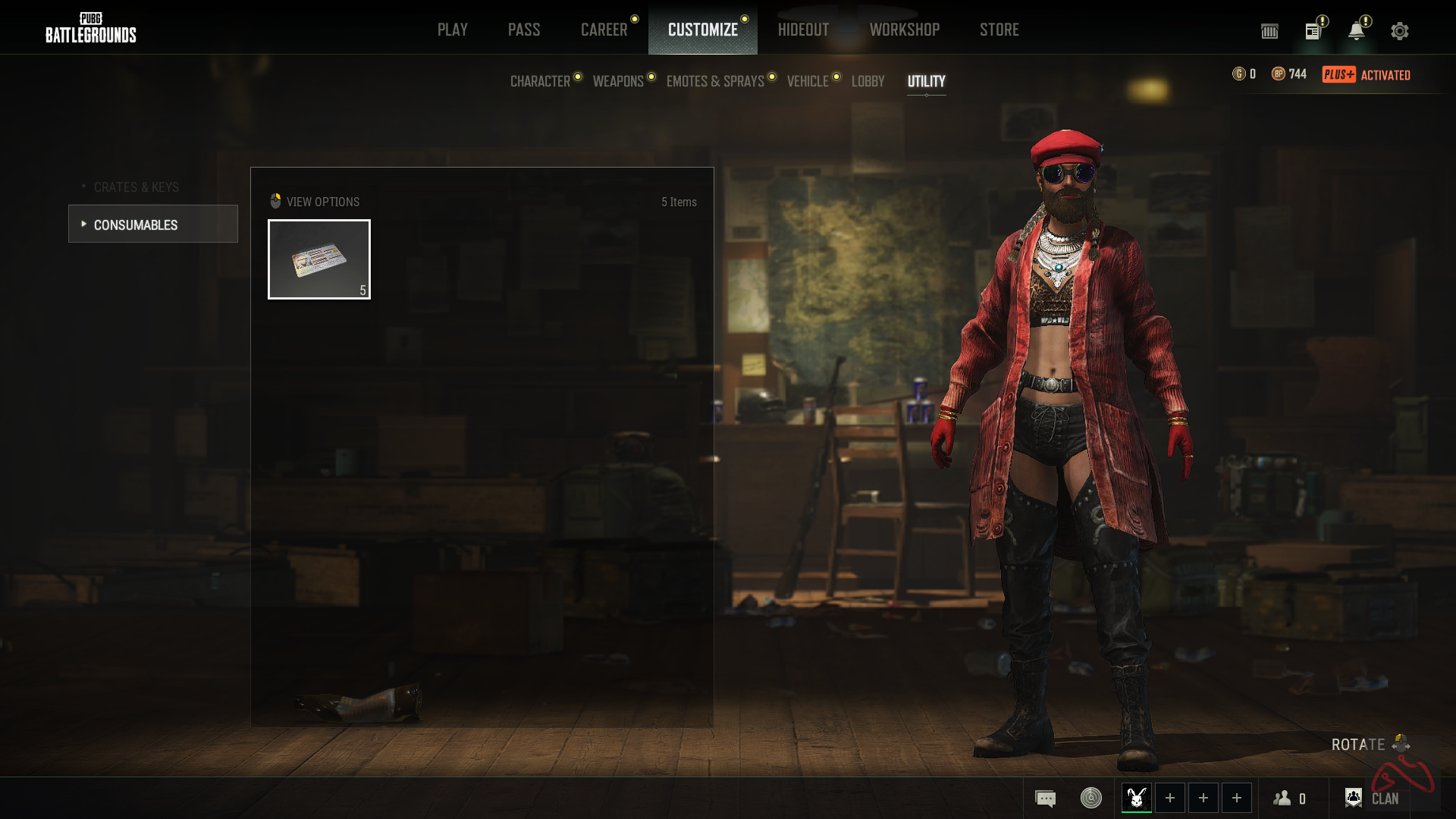1456x819 pixels.
Task: Visit the HIDEOUT screen
Action: 803,30
